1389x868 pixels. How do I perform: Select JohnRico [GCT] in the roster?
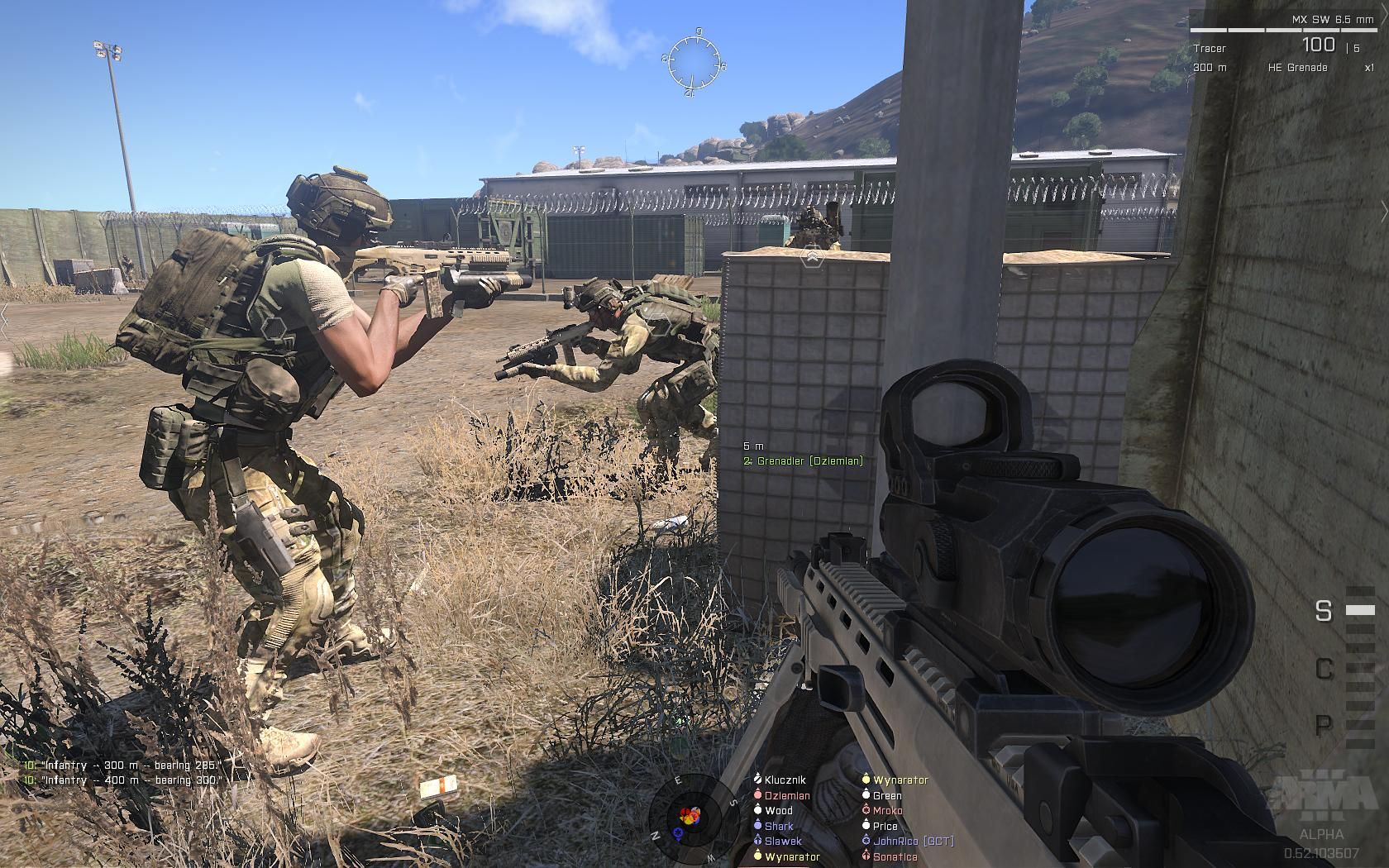pos(913,841)
